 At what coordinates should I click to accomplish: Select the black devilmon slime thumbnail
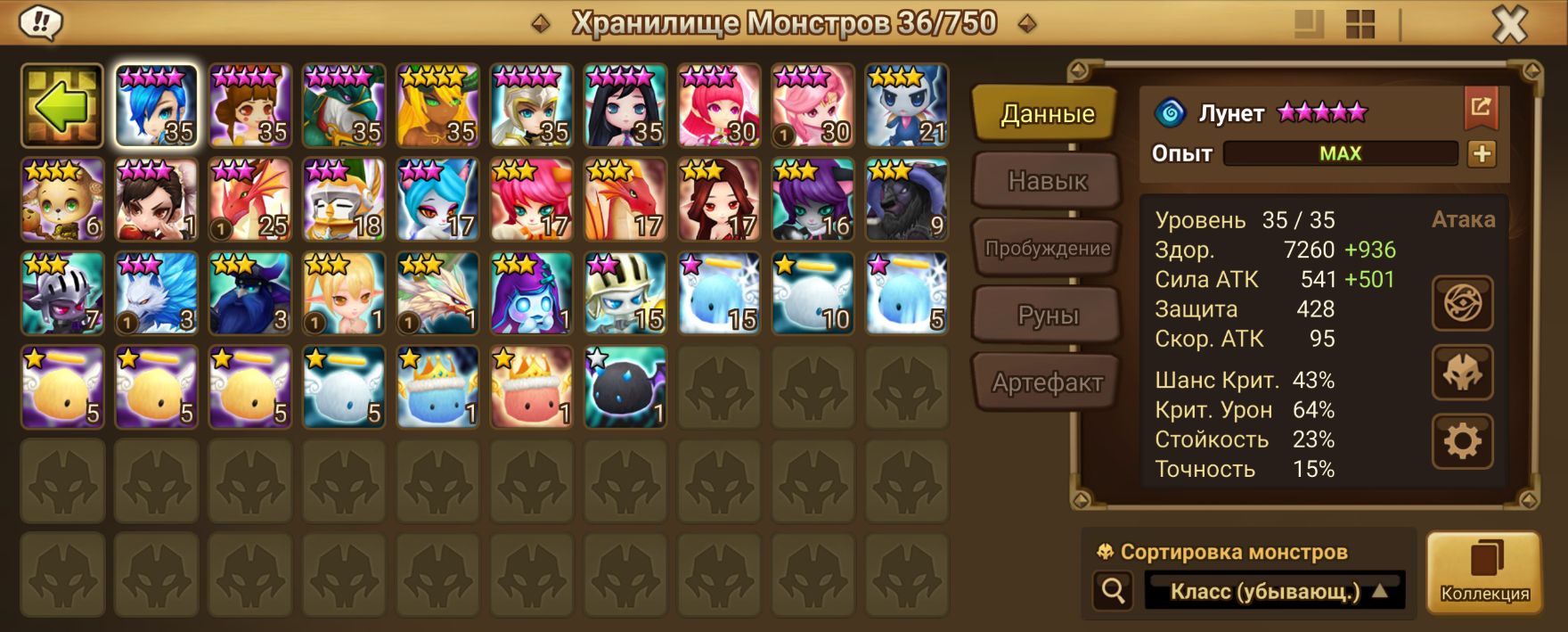click(x=625, y=388)
